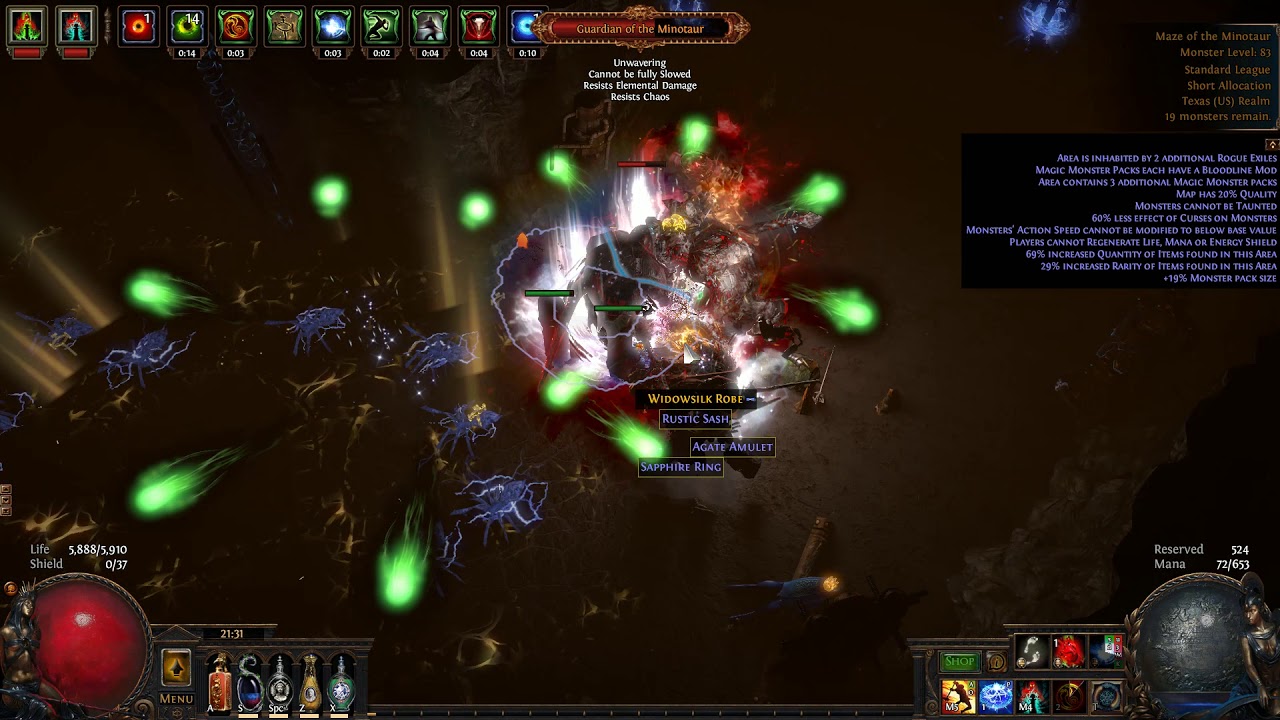Screen dimensions: 1280x720
Task: Open the green Shop button
Action: pyautogui.click(x=959, y=661)
